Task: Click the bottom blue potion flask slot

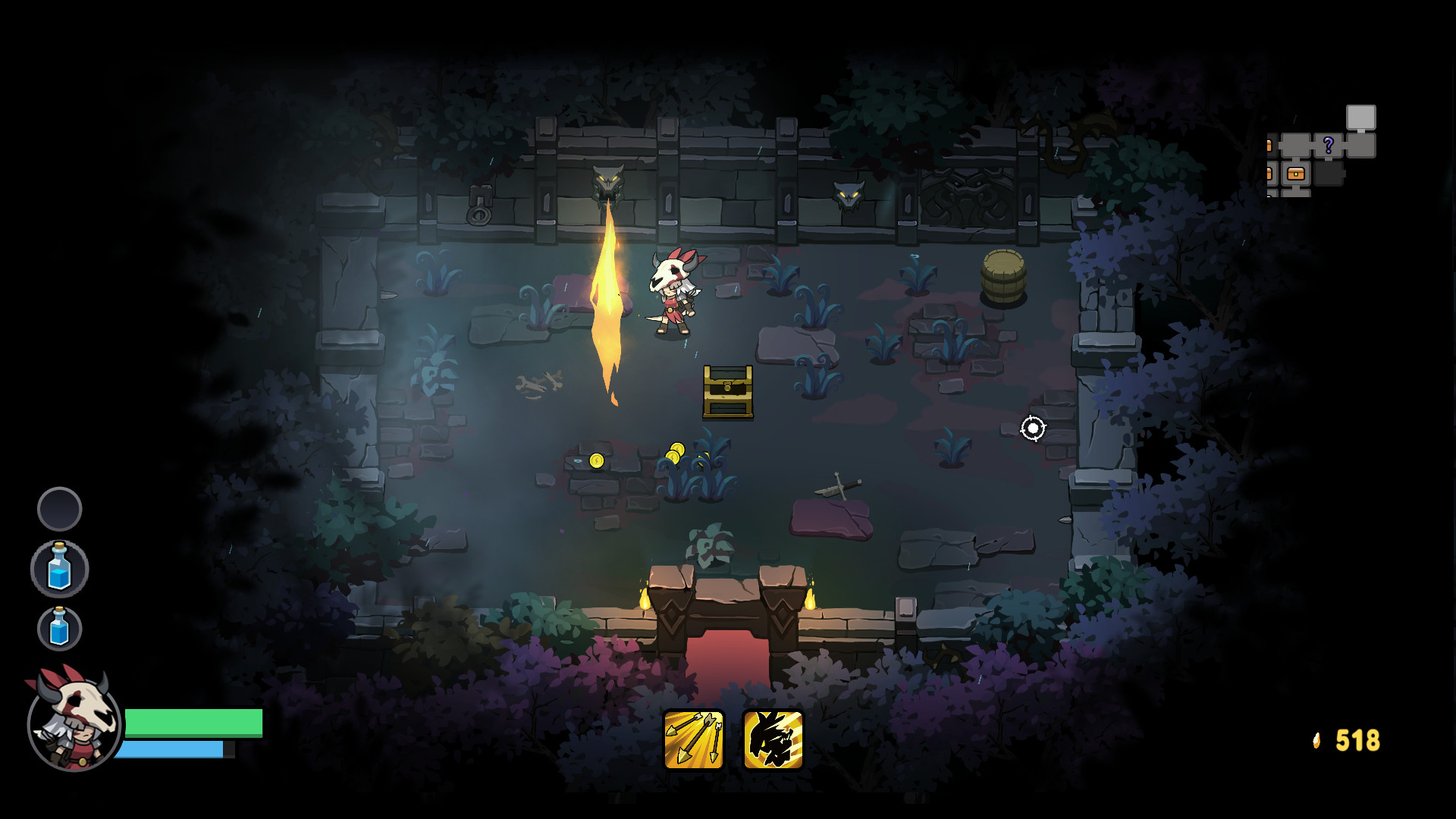Action: coord(59,628)
